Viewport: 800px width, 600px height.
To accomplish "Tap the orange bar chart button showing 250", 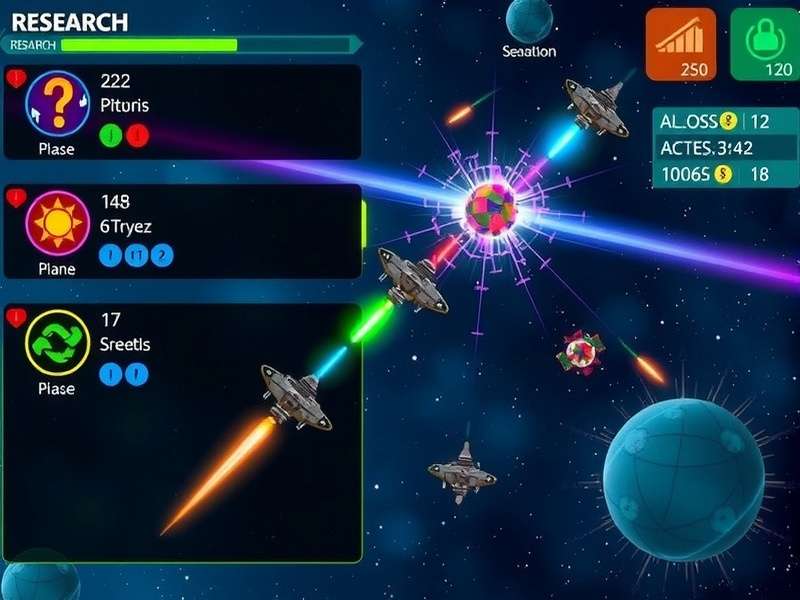I will point(680,44).
